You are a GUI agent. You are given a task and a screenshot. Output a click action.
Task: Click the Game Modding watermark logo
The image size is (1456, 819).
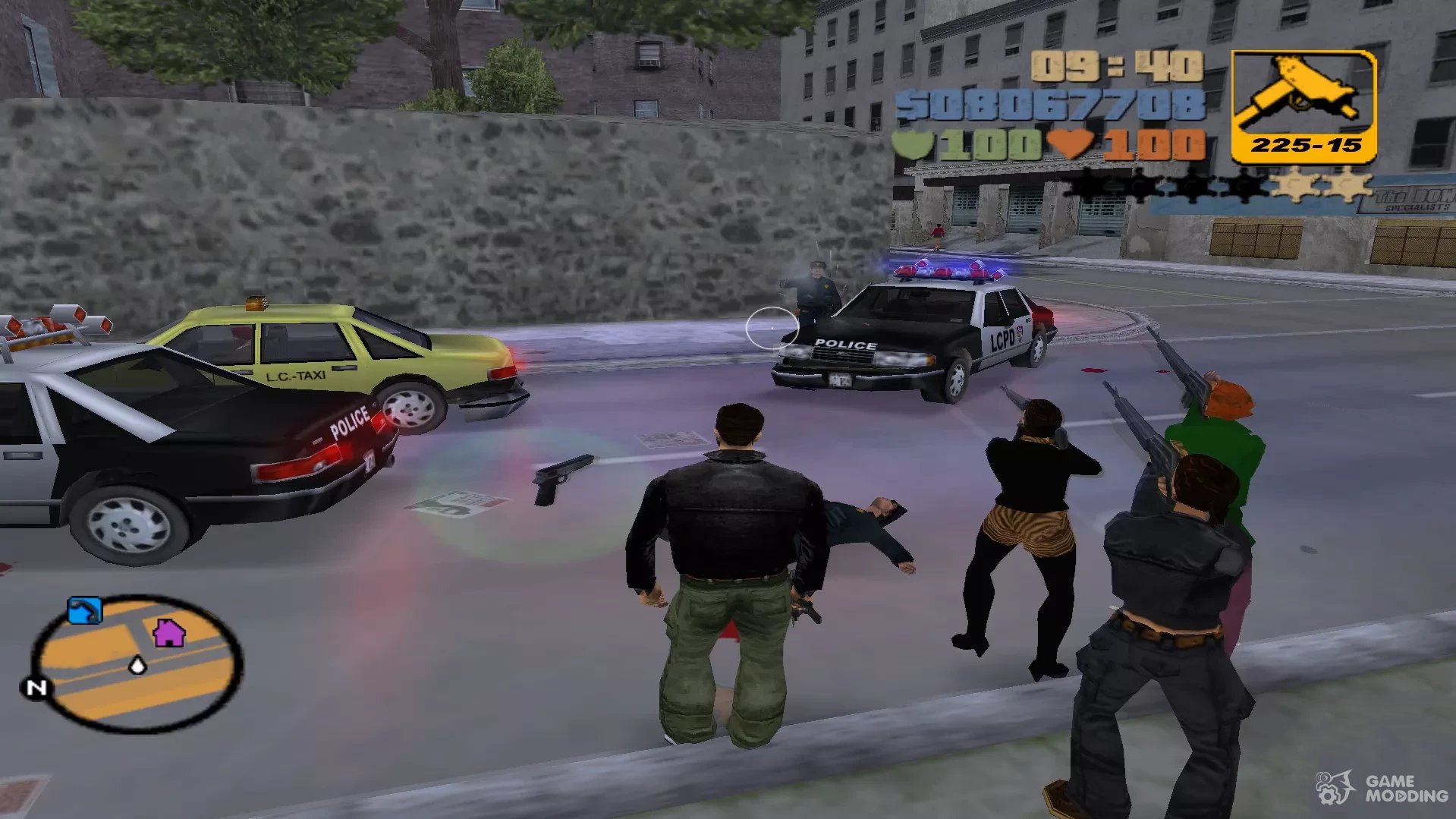(1382, 789)
